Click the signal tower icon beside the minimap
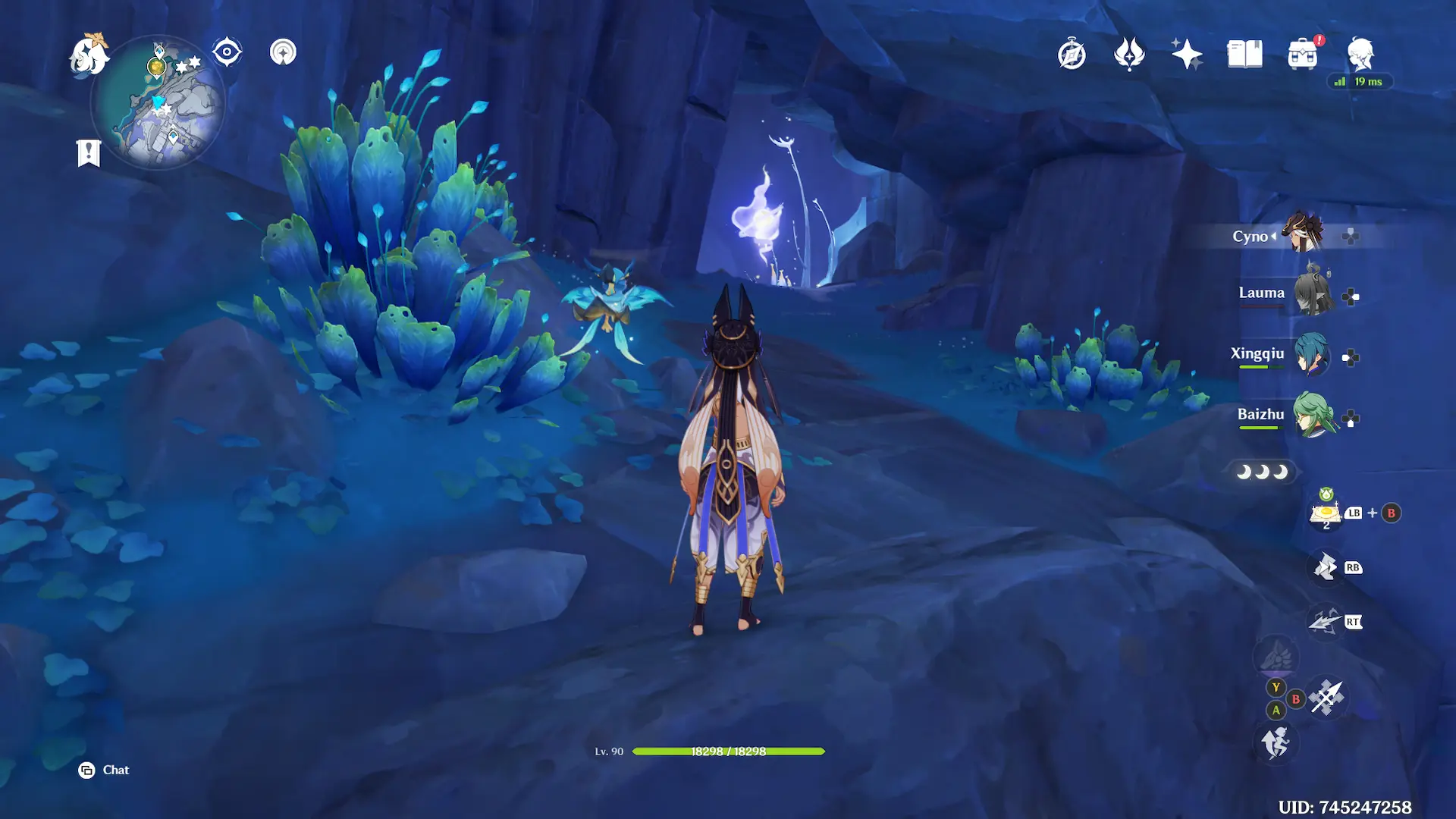 [283, 52]
